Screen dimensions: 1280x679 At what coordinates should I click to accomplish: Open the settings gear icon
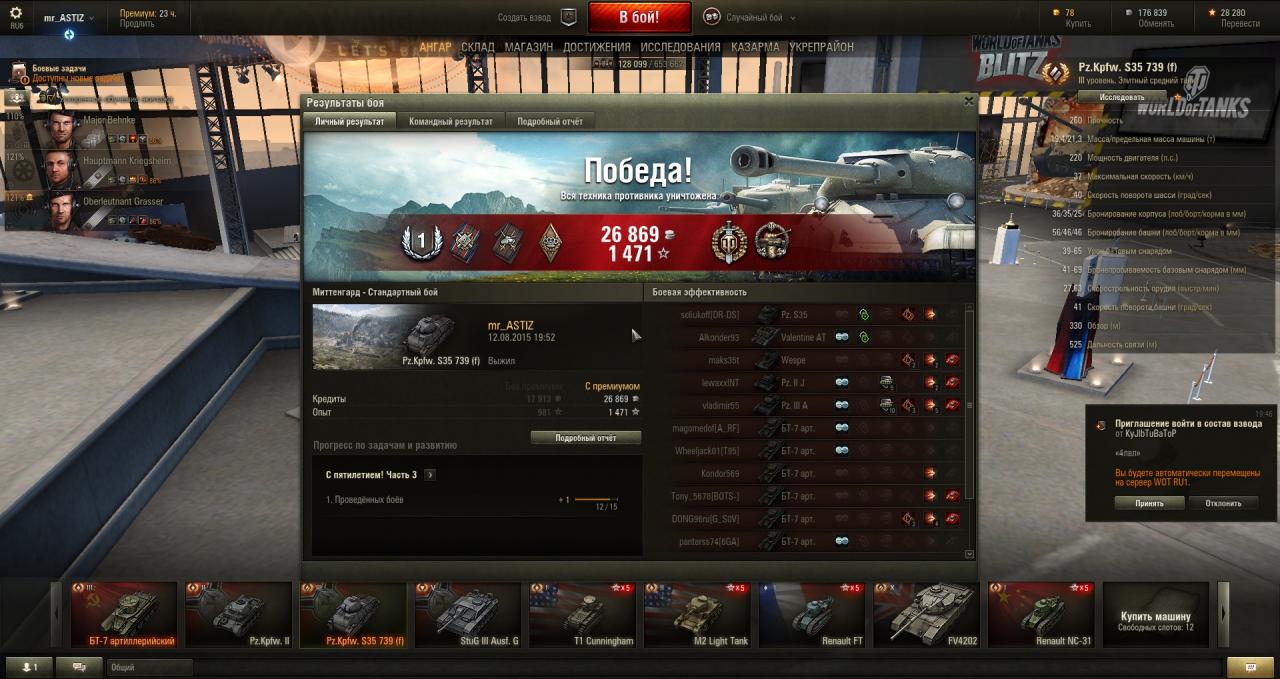[15, 14]
